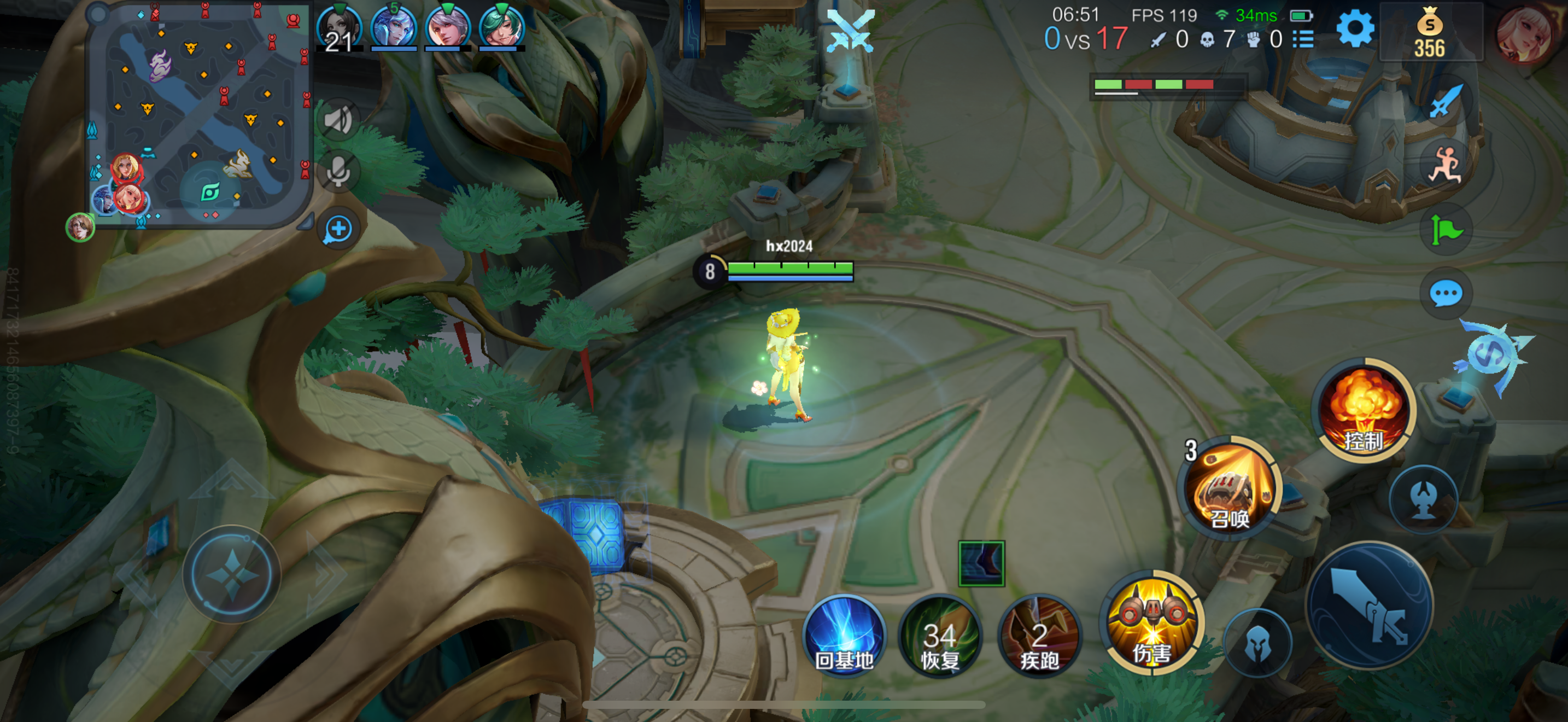The height and width of the screenshot is (722, 1568).
Task: Cast the 控制 explosion skill
Action: (1364, 410)
